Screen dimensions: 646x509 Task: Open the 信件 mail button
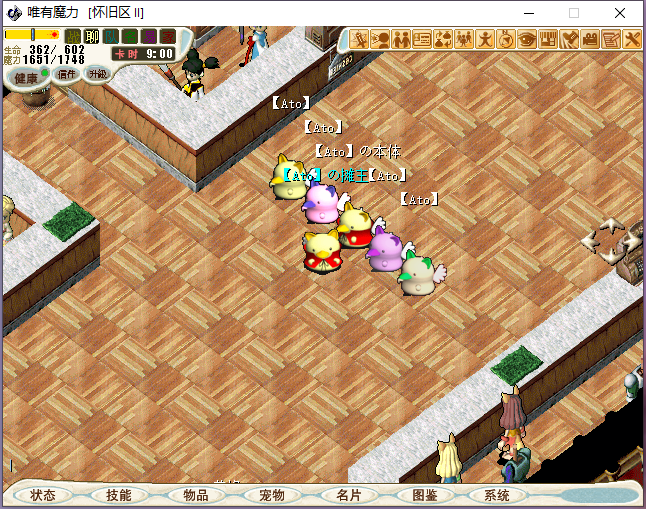coord(68,73)
